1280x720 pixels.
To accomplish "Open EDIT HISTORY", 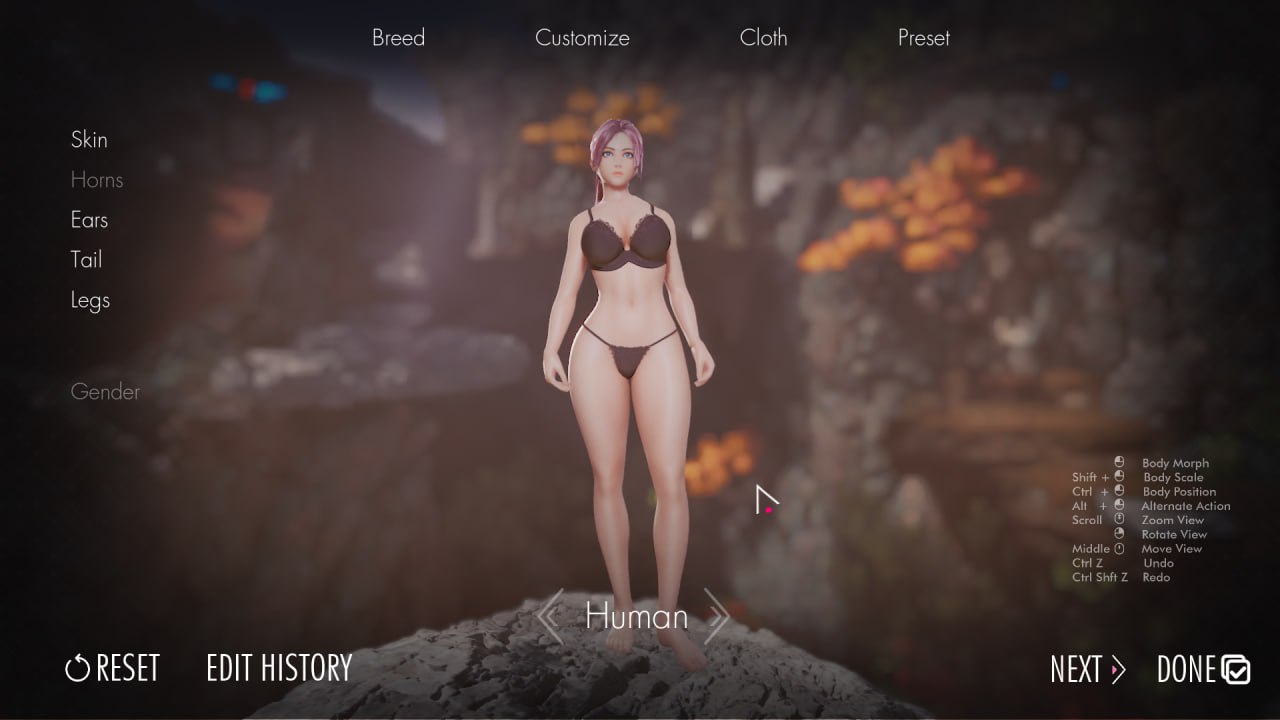I will [280, 667].
